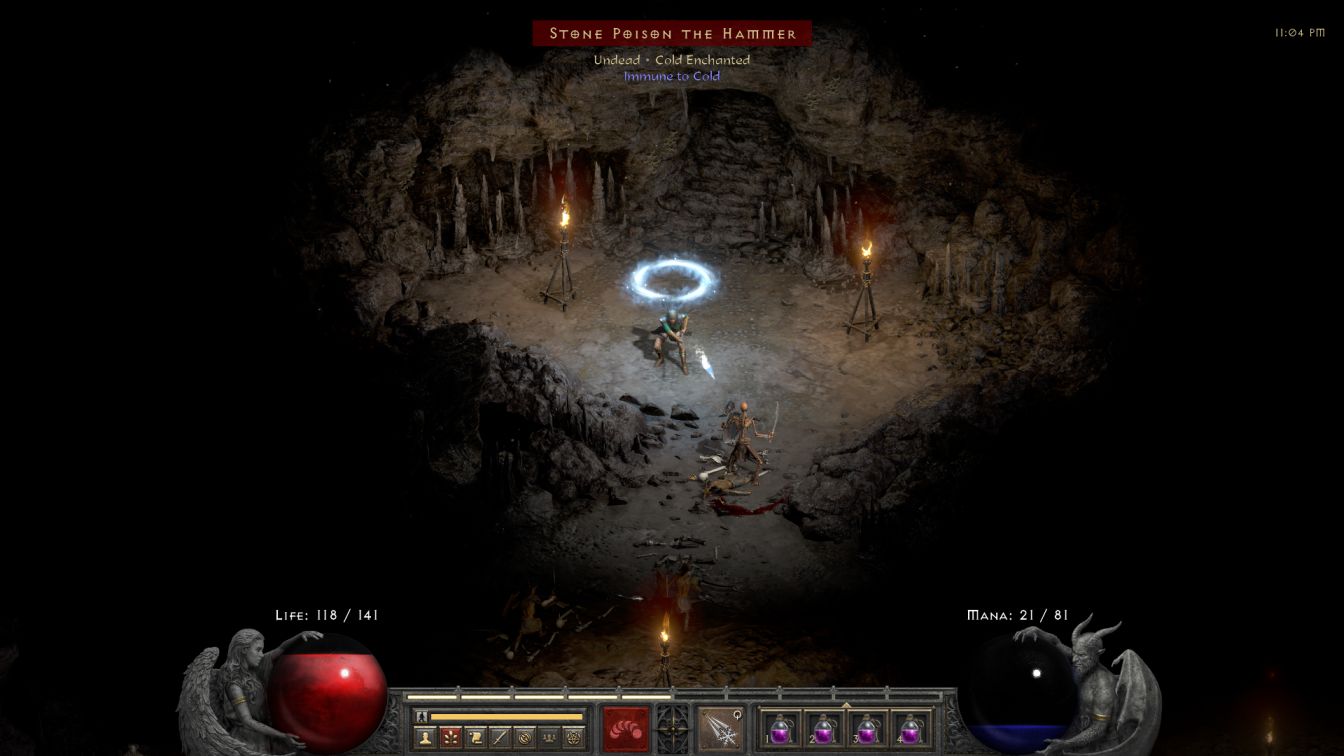This screenshot has width=1344, height=756.
Task: Open the game menu pentagram button
Action: [574, 737]
